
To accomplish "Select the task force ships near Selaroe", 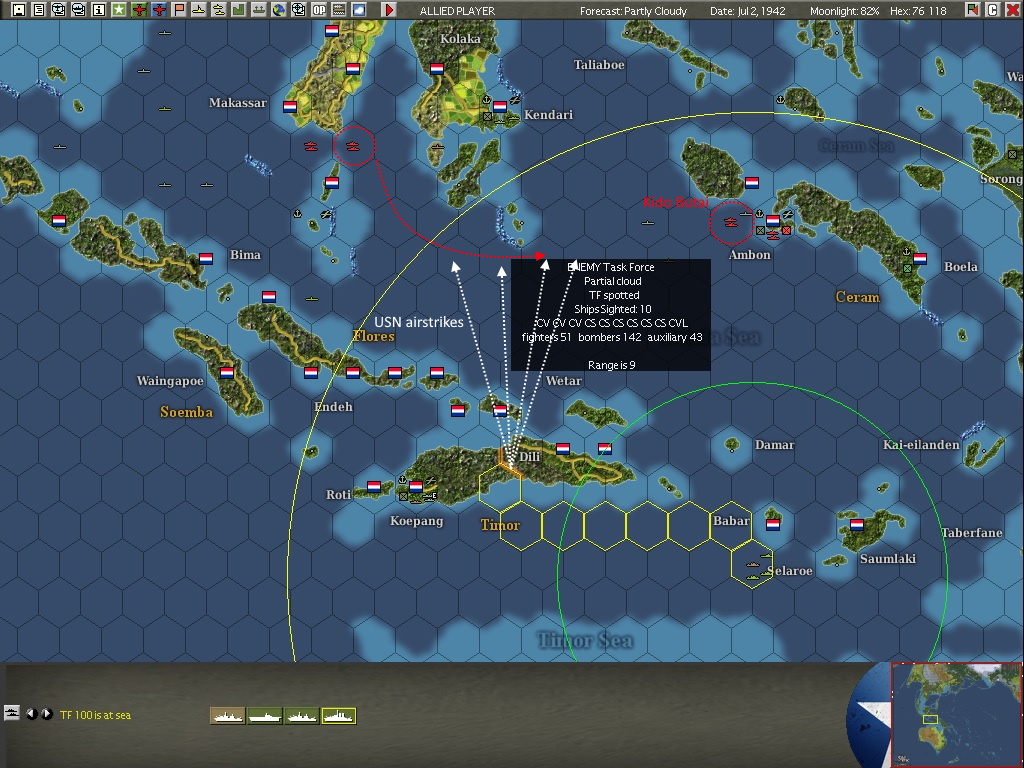I will point(752,564).
